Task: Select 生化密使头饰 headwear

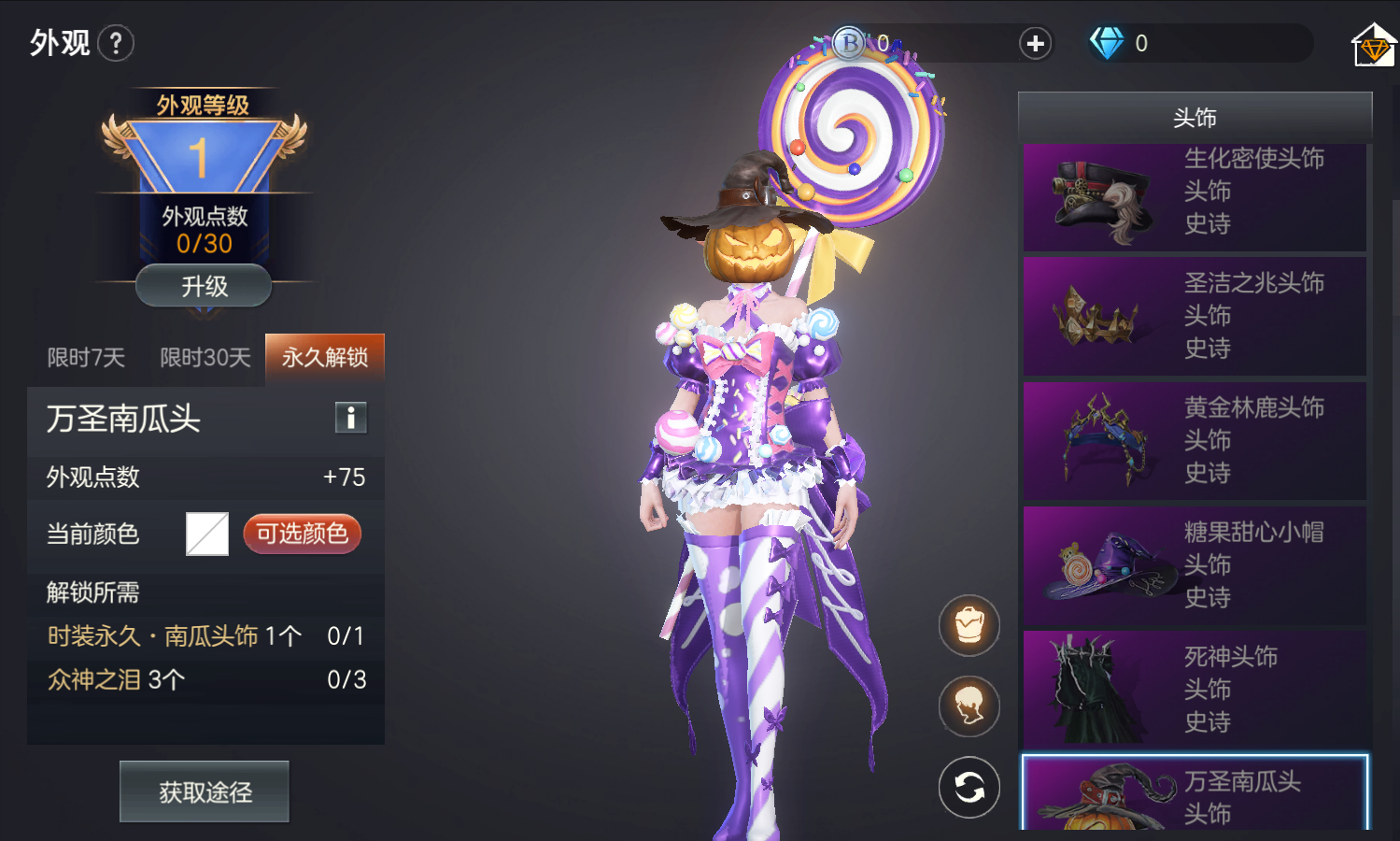Action: (x=1195, y=197)
